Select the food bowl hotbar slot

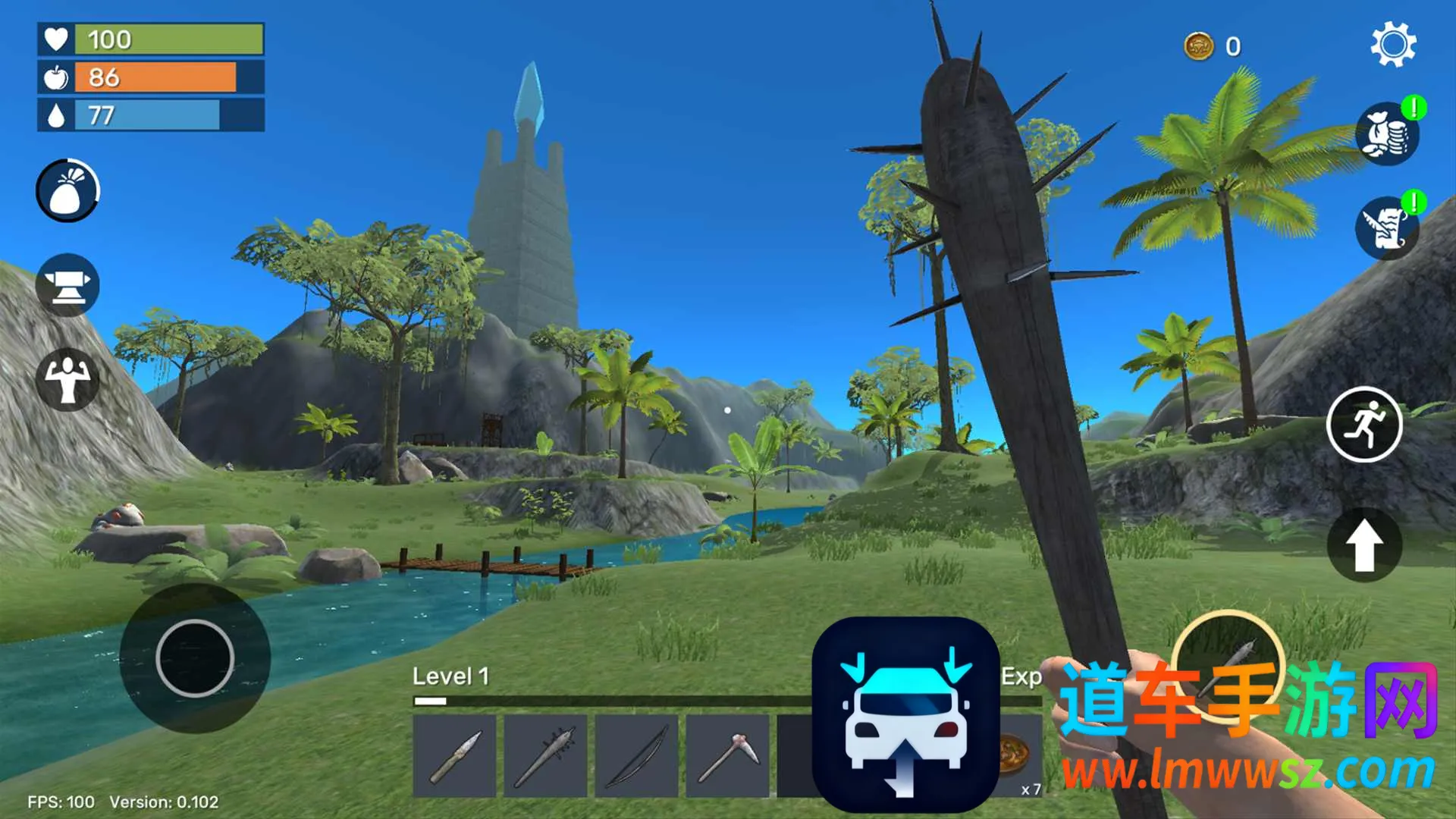[1018, 756]
